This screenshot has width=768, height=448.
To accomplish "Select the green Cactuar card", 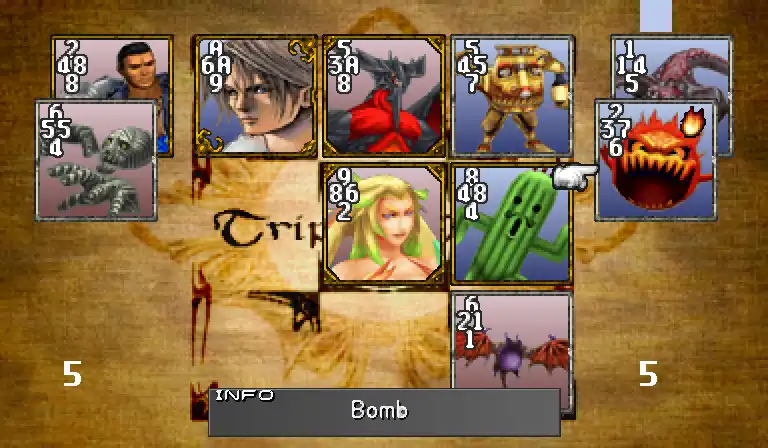I will [x=511, y=225].
